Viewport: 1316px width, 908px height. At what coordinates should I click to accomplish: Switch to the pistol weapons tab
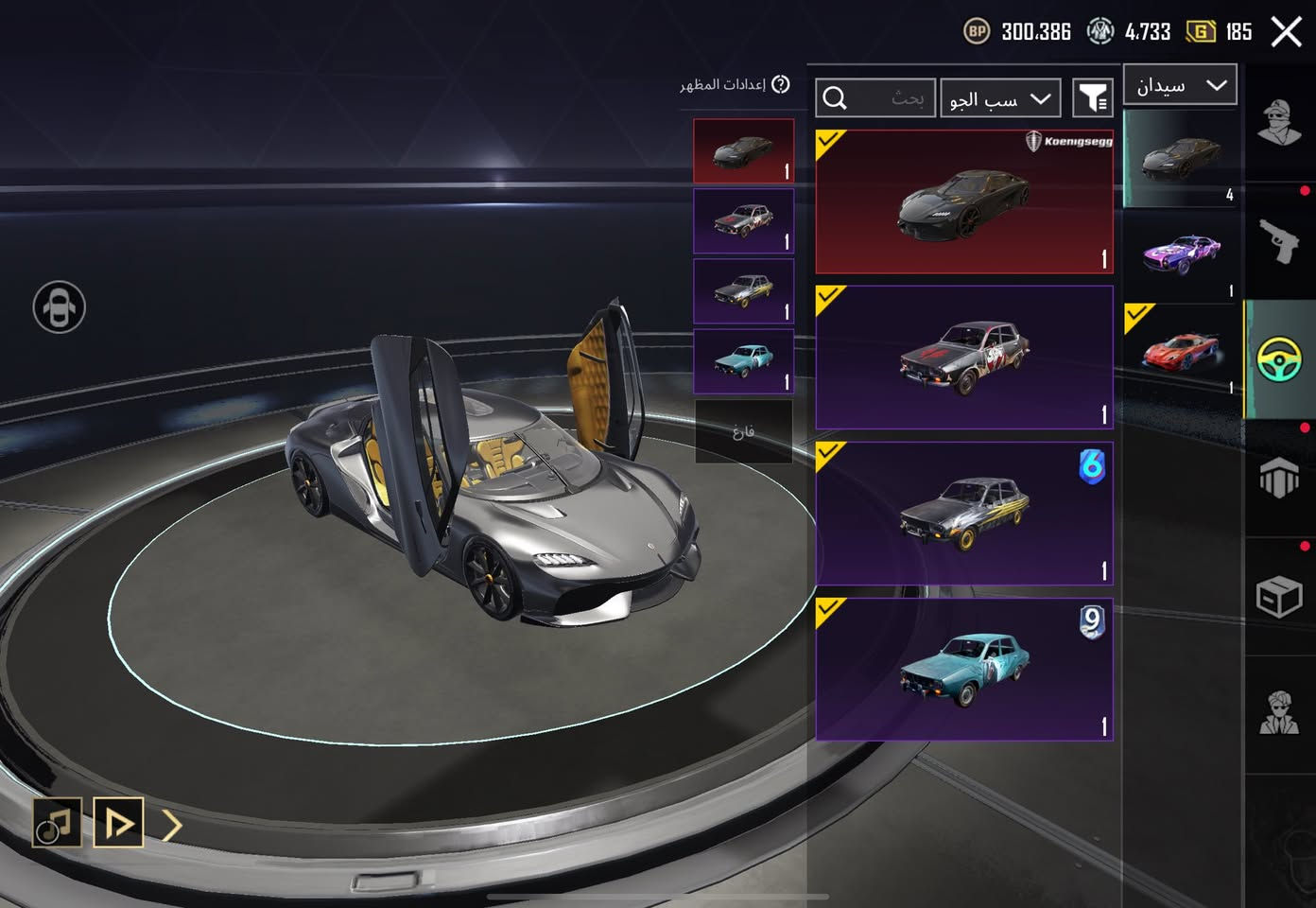(1279, 240)
